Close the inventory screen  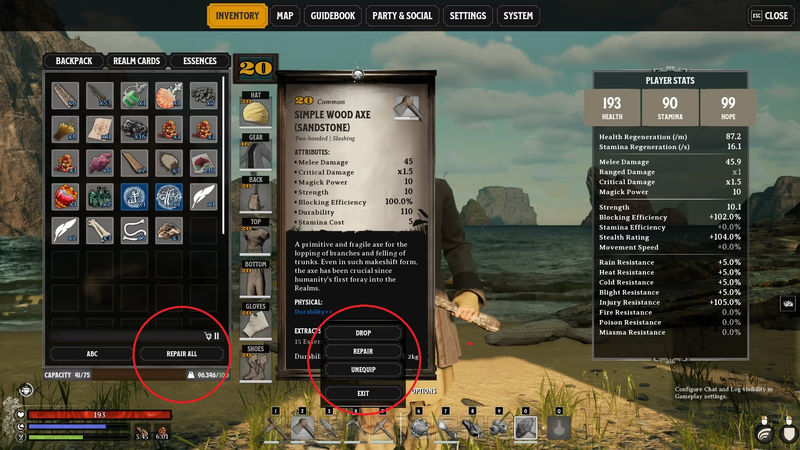click(768, 16)
